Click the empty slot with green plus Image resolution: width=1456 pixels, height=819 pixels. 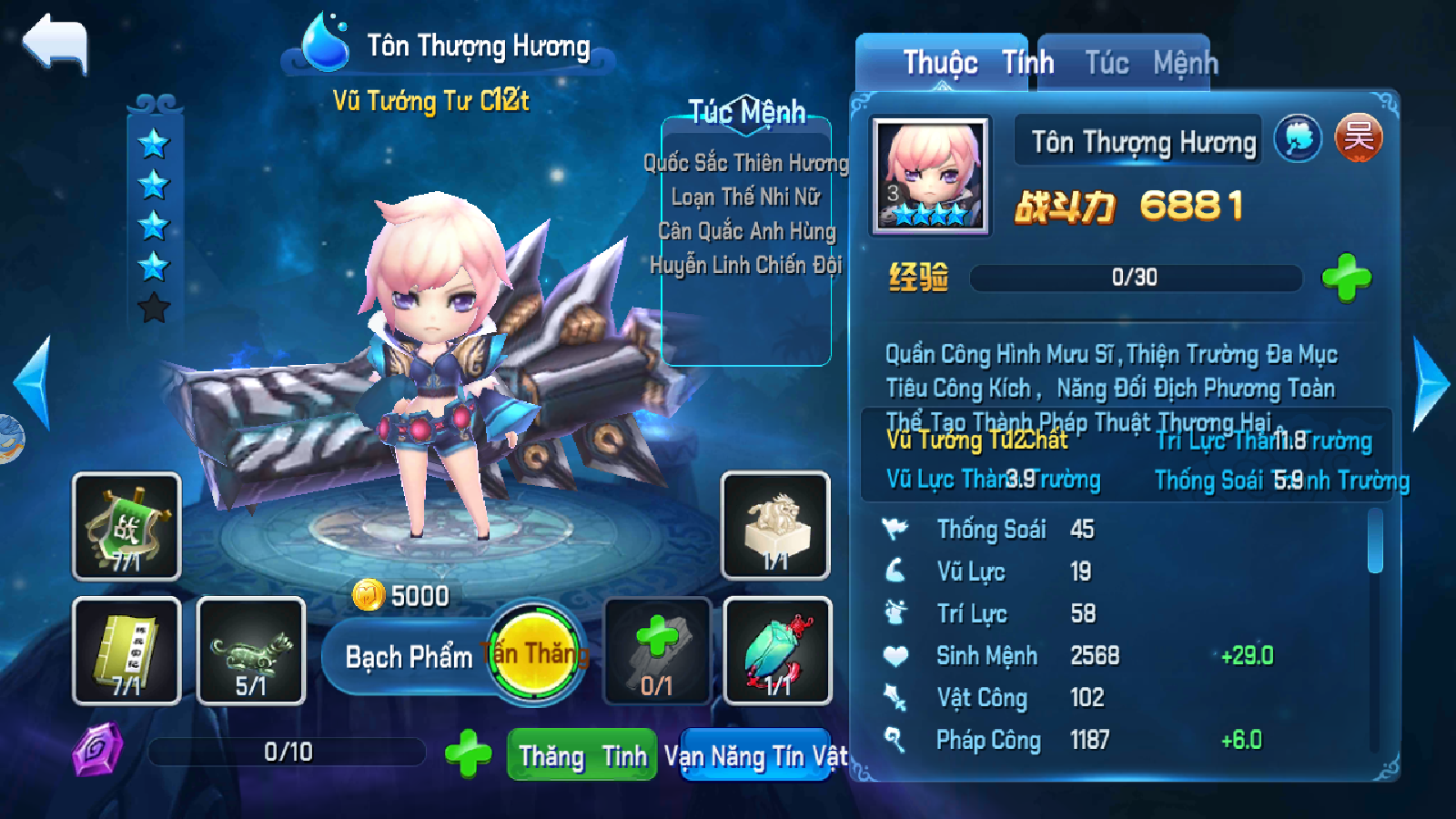click(657, 651)
